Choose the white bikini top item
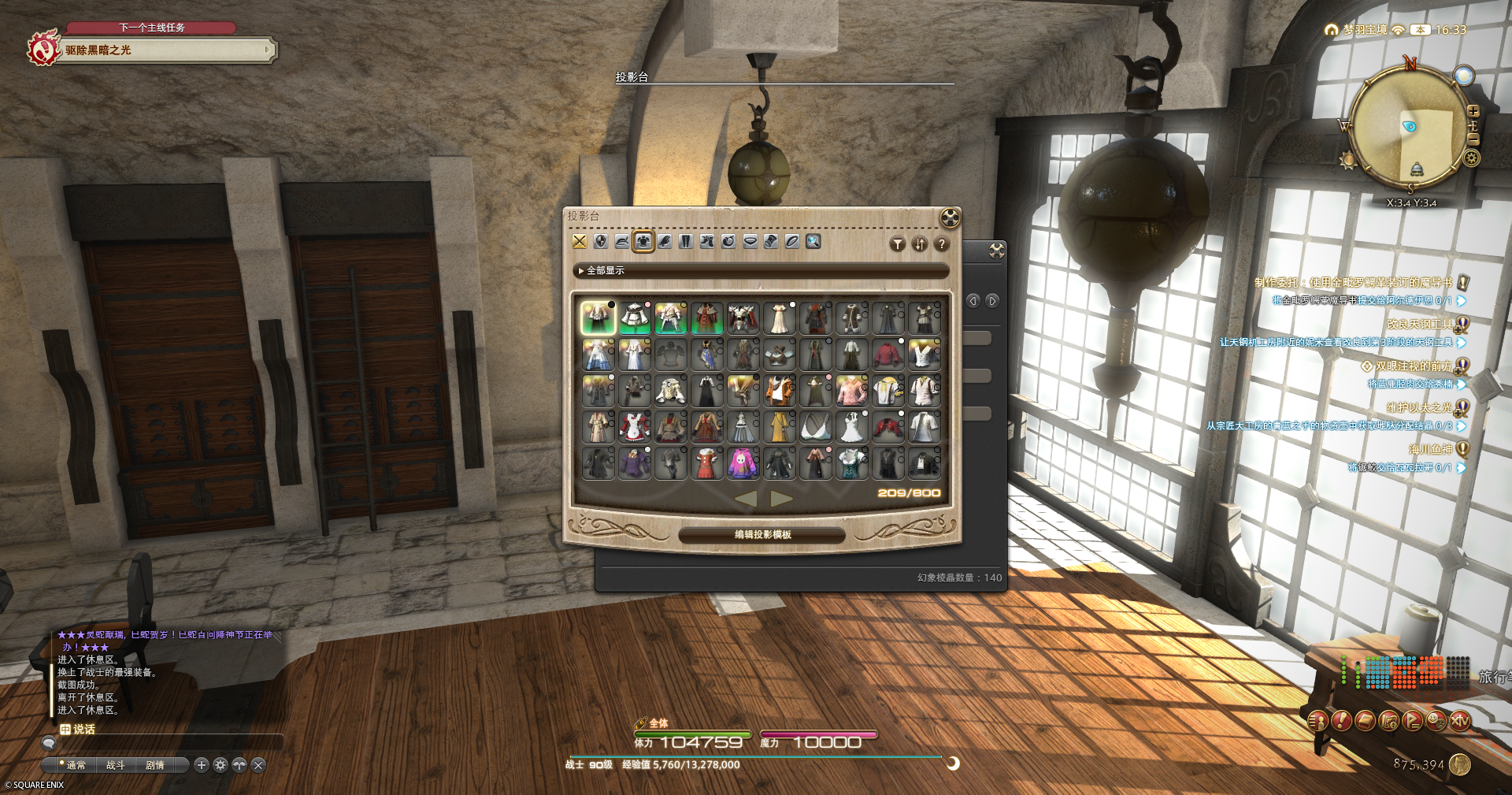Image resolution: width=1512 pixels, height=795 pixels. [x=815, y=427]
